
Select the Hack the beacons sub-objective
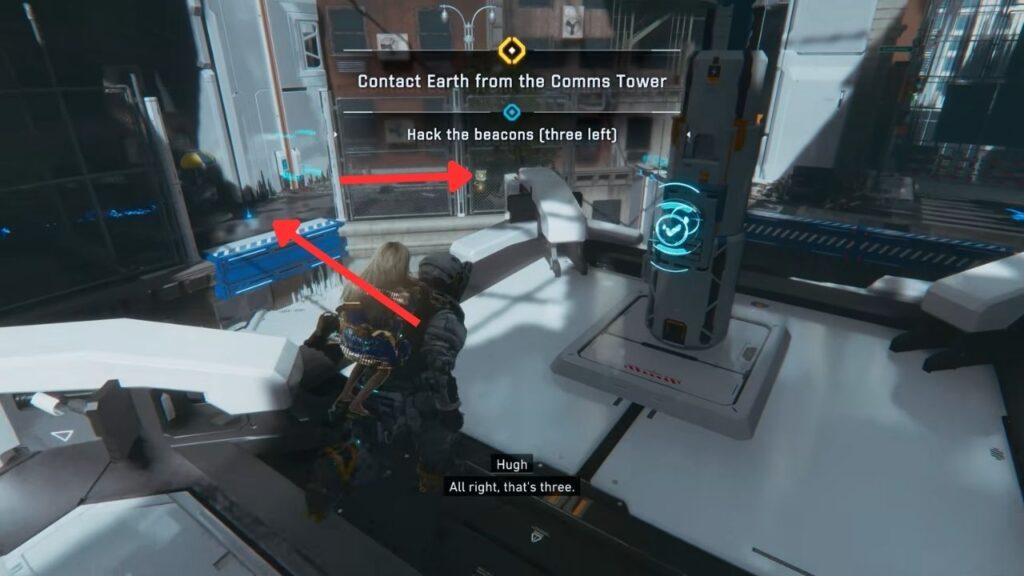[x=511, y=134]
